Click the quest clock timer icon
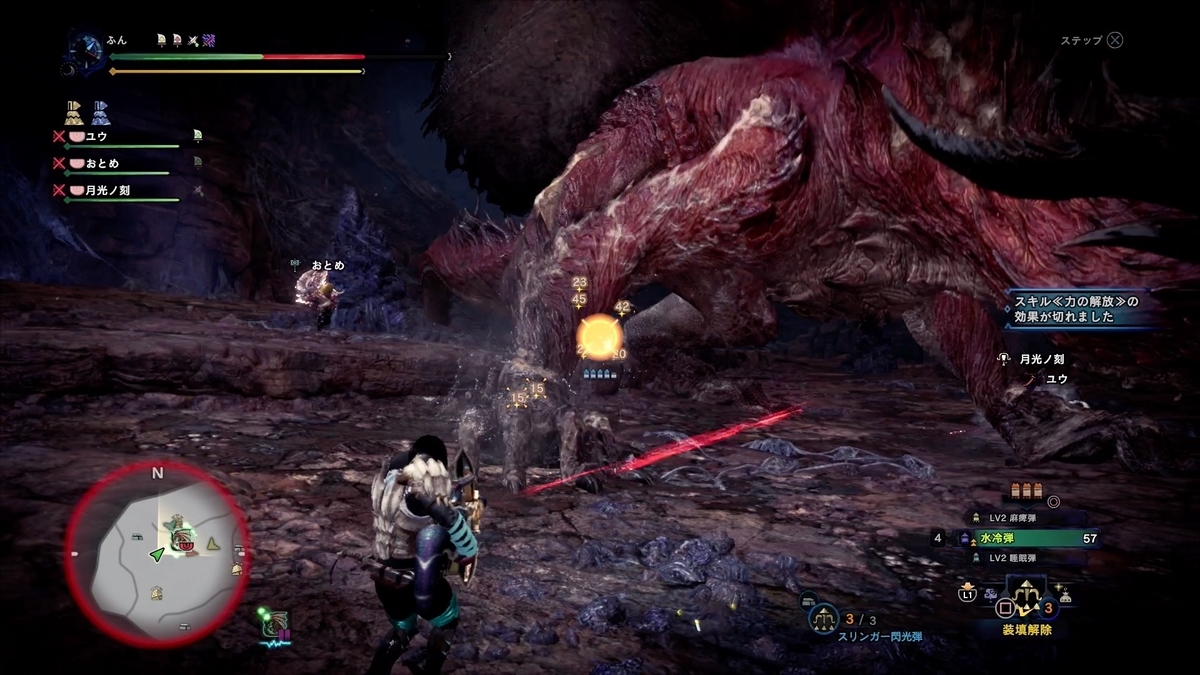The image size is (1200, 675). [87, 49]
